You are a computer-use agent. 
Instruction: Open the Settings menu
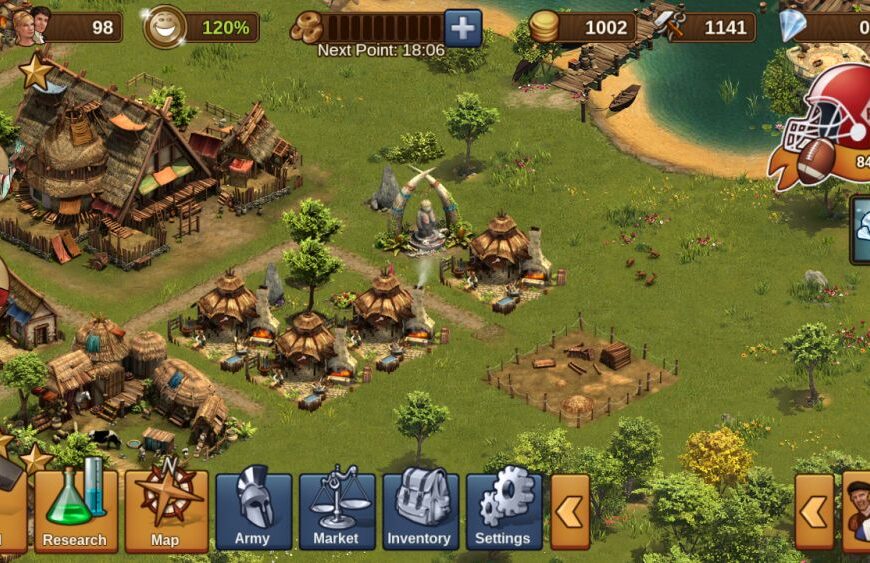coord(503,511)
